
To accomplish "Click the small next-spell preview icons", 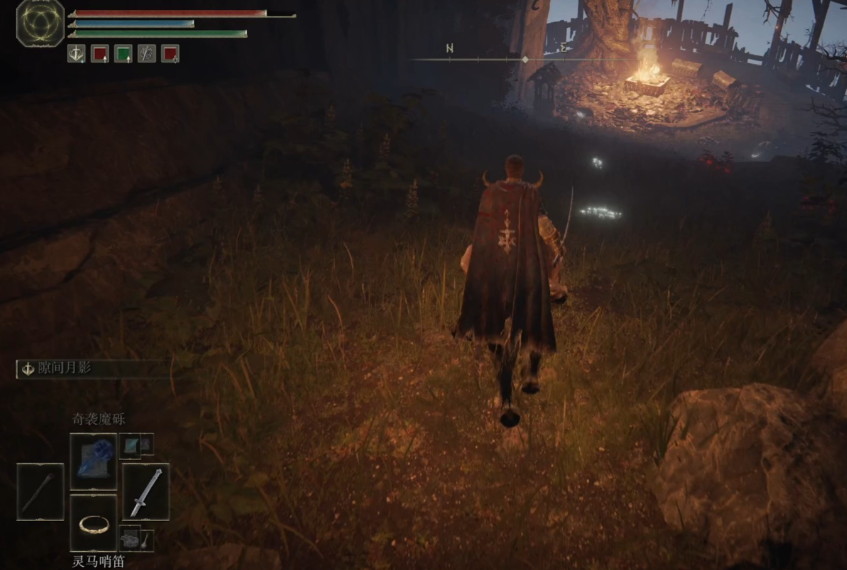I will click(137, 445).
